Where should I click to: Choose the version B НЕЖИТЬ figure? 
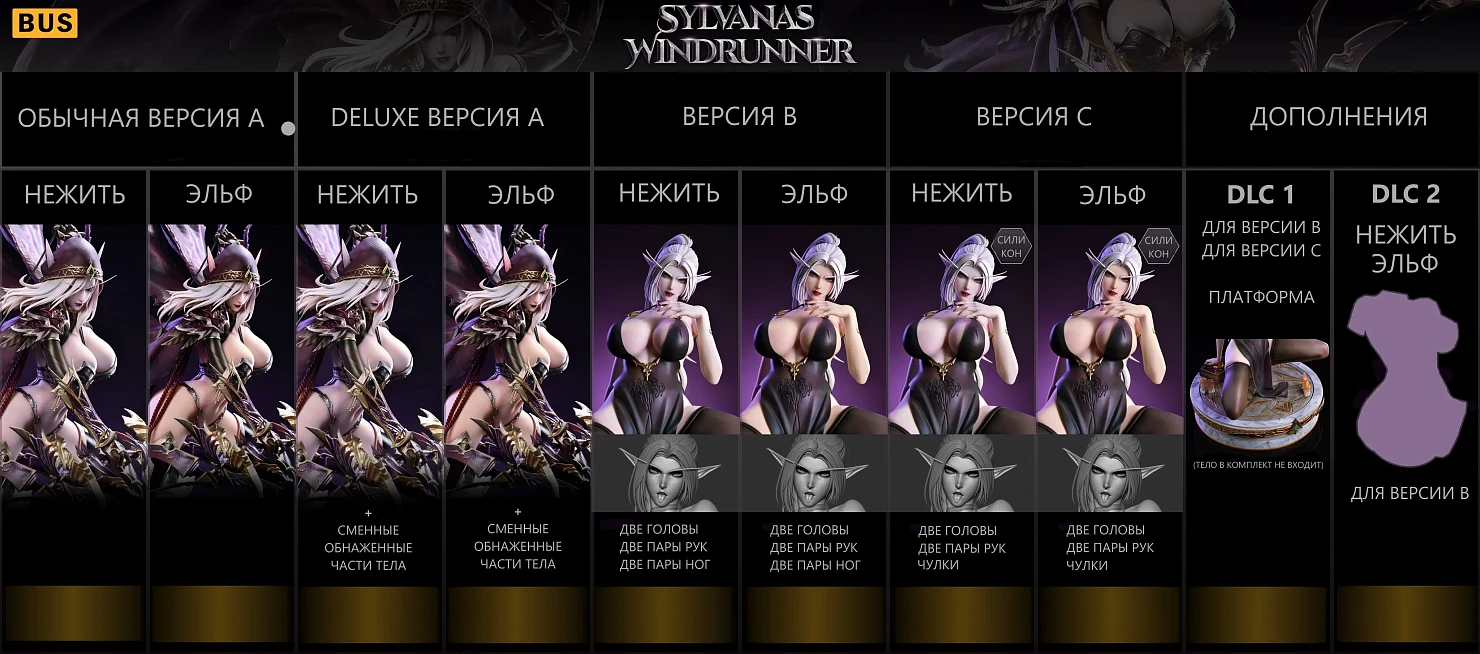(666, 340)
